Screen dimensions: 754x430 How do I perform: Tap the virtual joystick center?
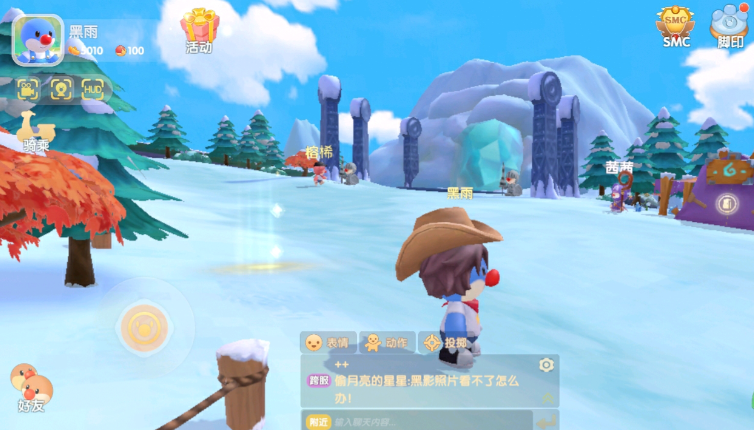[x=142, y=326]
